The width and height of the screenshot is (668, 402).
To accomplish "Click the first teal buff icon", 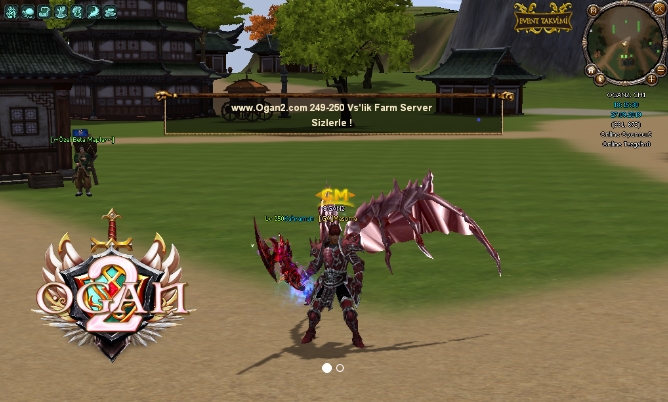I will click(x=13, y=12).
